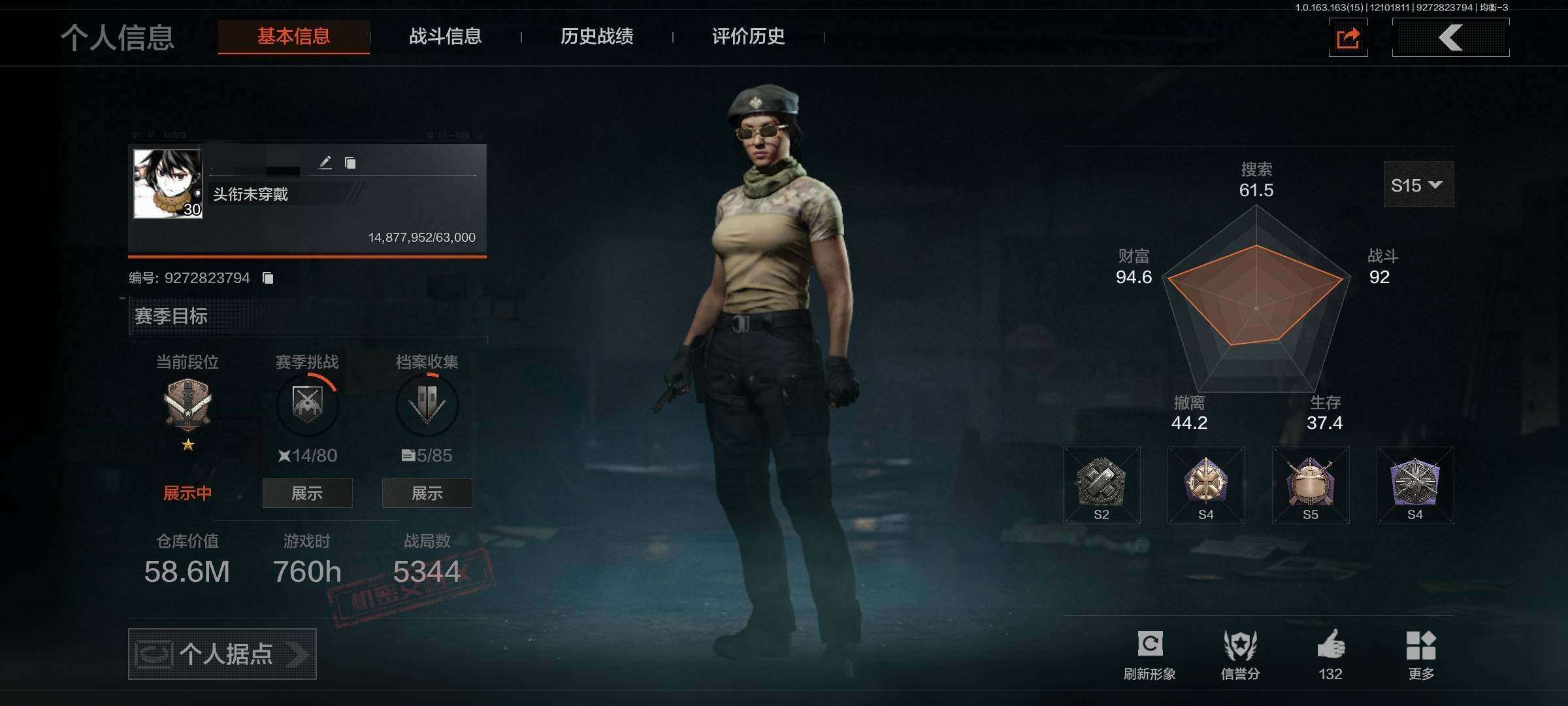Open the 更多 more options

pos(1420,654)
